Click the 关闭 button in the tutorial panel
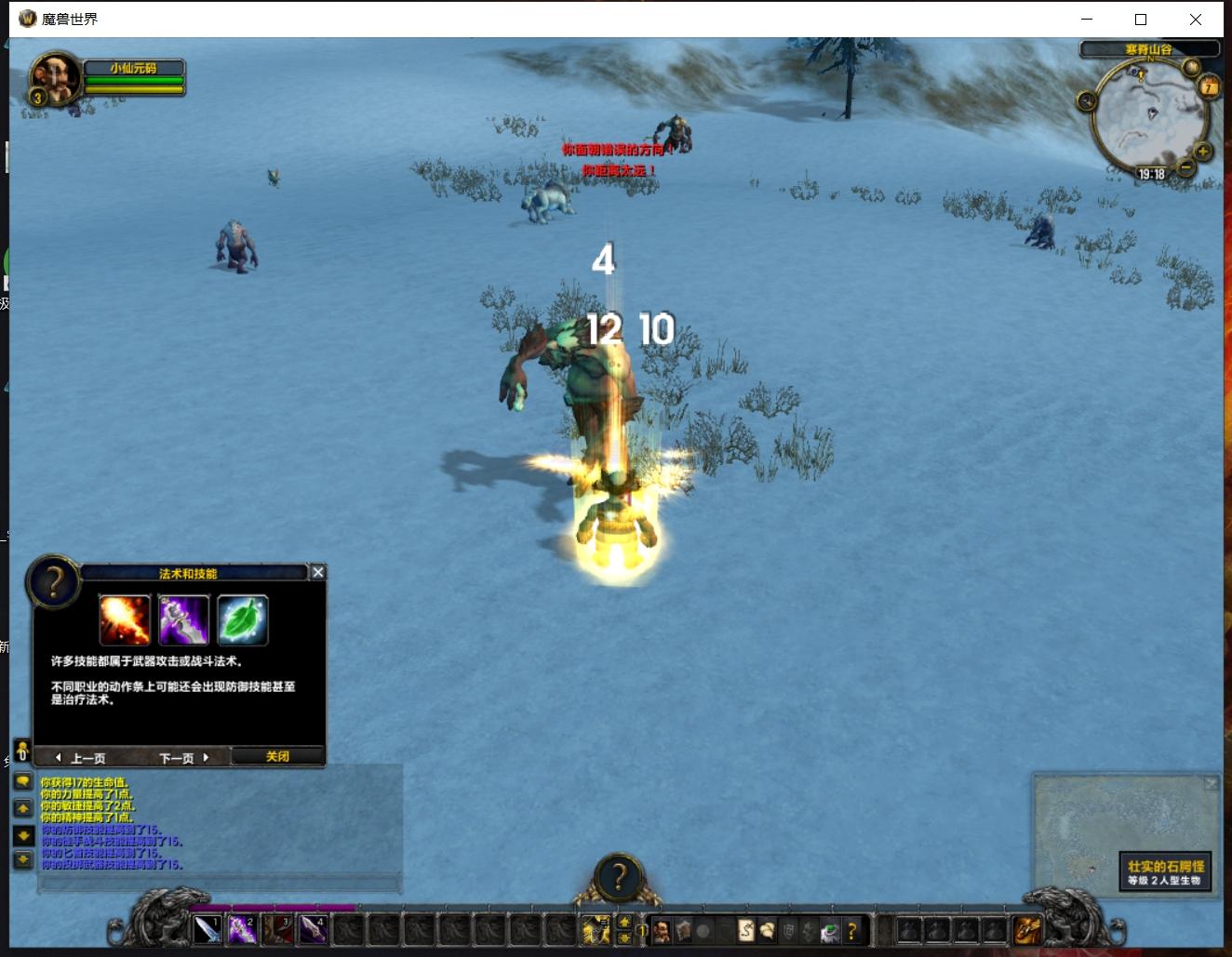 tap(277, 756)
